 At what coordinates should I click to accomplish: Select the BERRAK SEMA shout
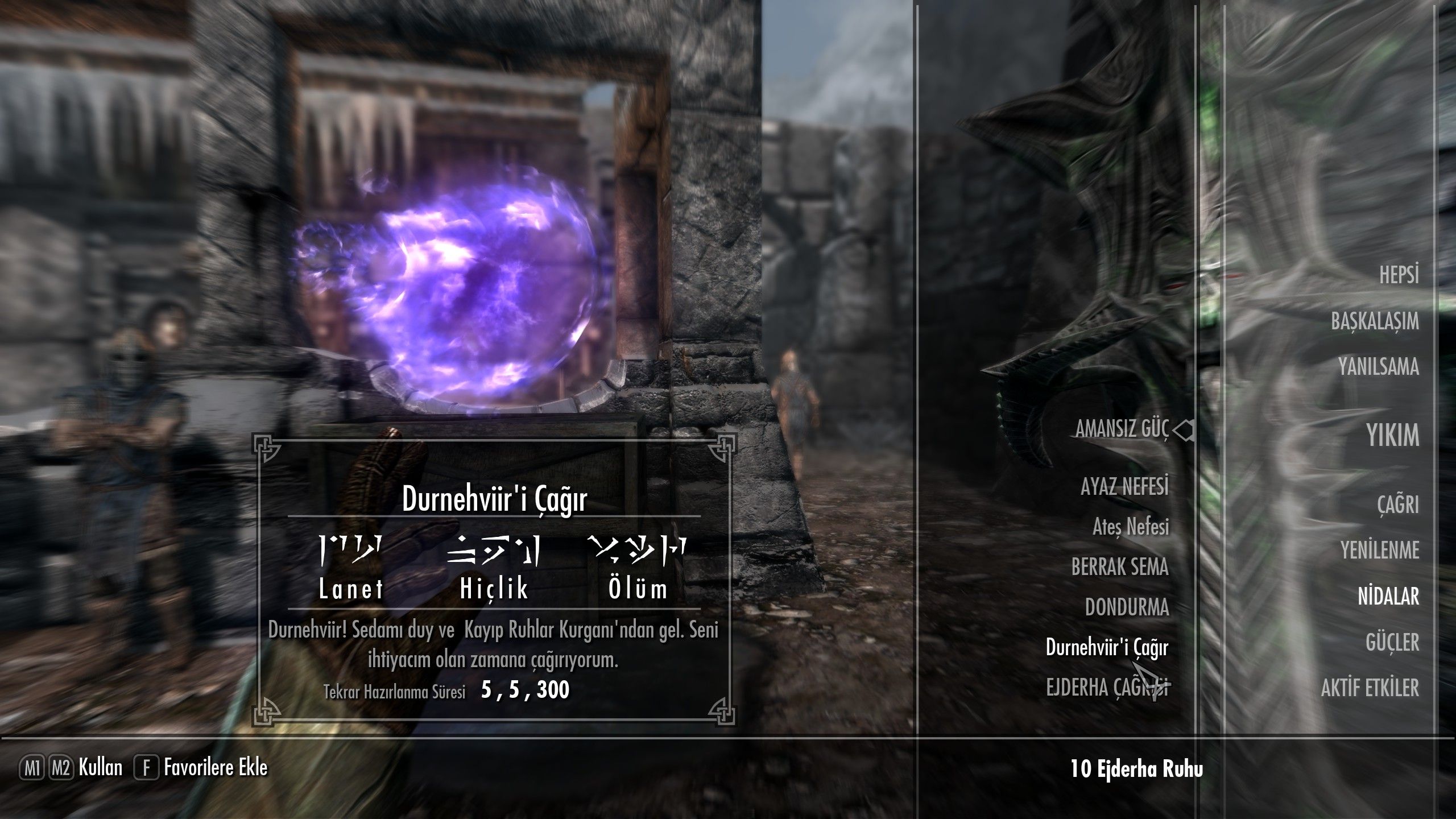point(1119,567)
